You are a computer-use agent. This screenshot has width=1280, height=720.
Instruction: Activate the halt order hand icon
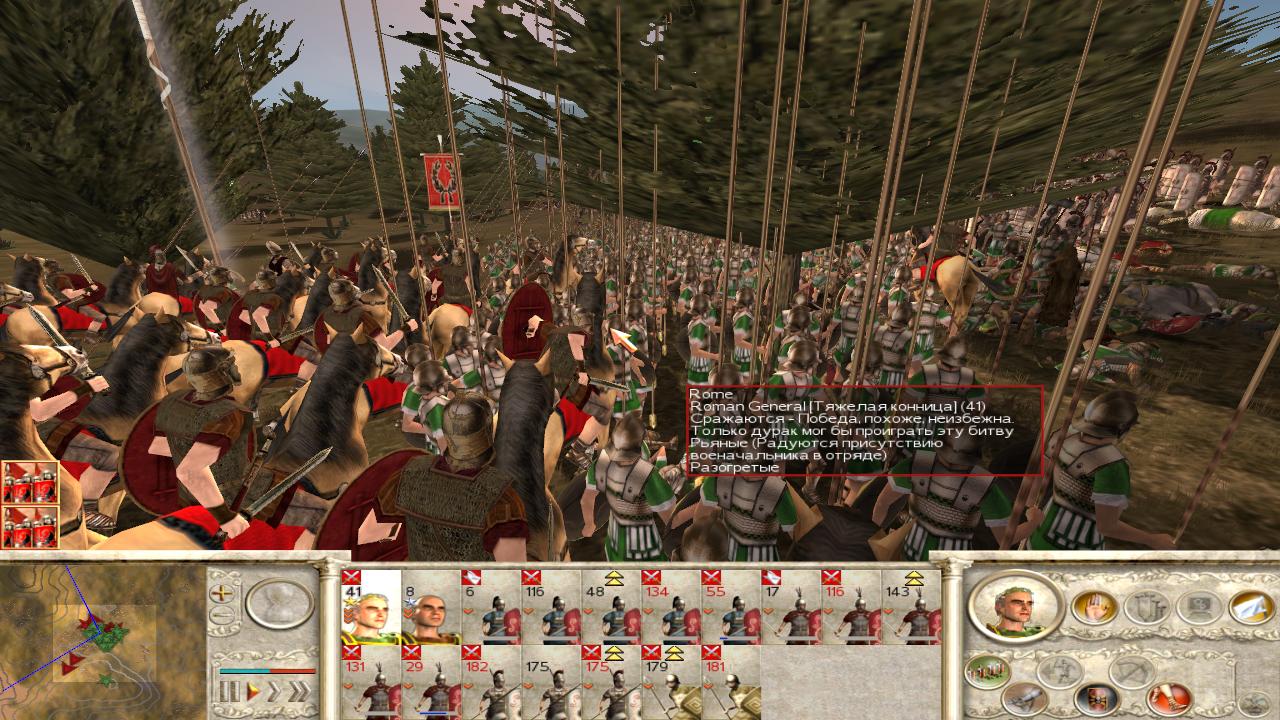pos(1095,606)
